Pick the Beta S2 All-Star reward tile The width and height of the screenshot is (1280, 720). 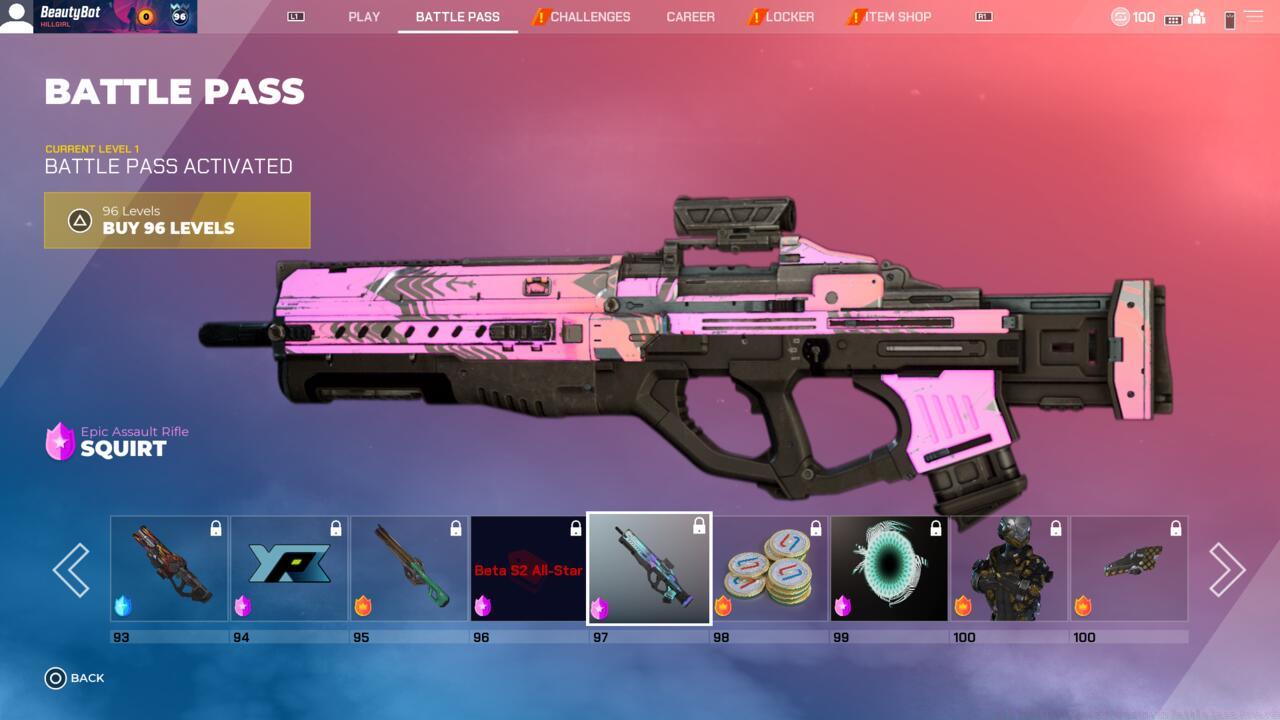click(529, 568)
